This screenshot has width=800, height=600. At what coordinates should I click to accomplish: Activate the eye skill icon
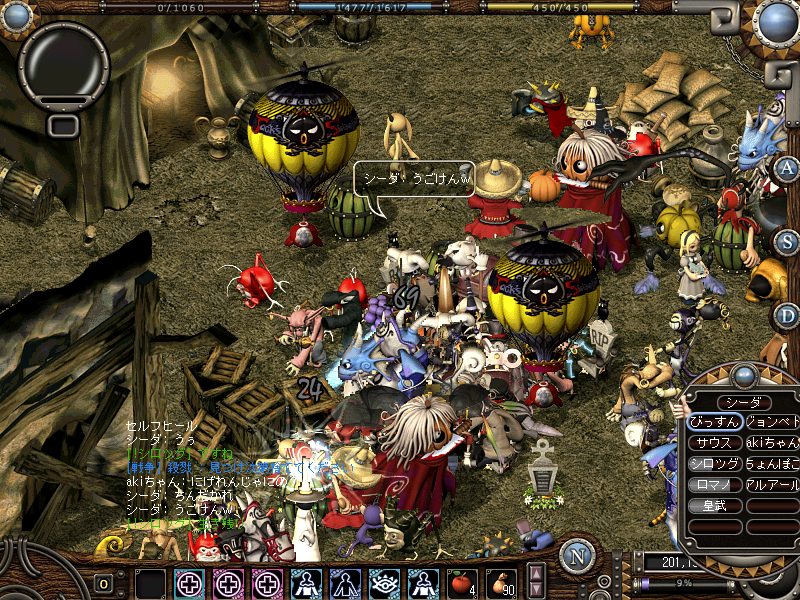pyautogui.click(x=382, y=583)
